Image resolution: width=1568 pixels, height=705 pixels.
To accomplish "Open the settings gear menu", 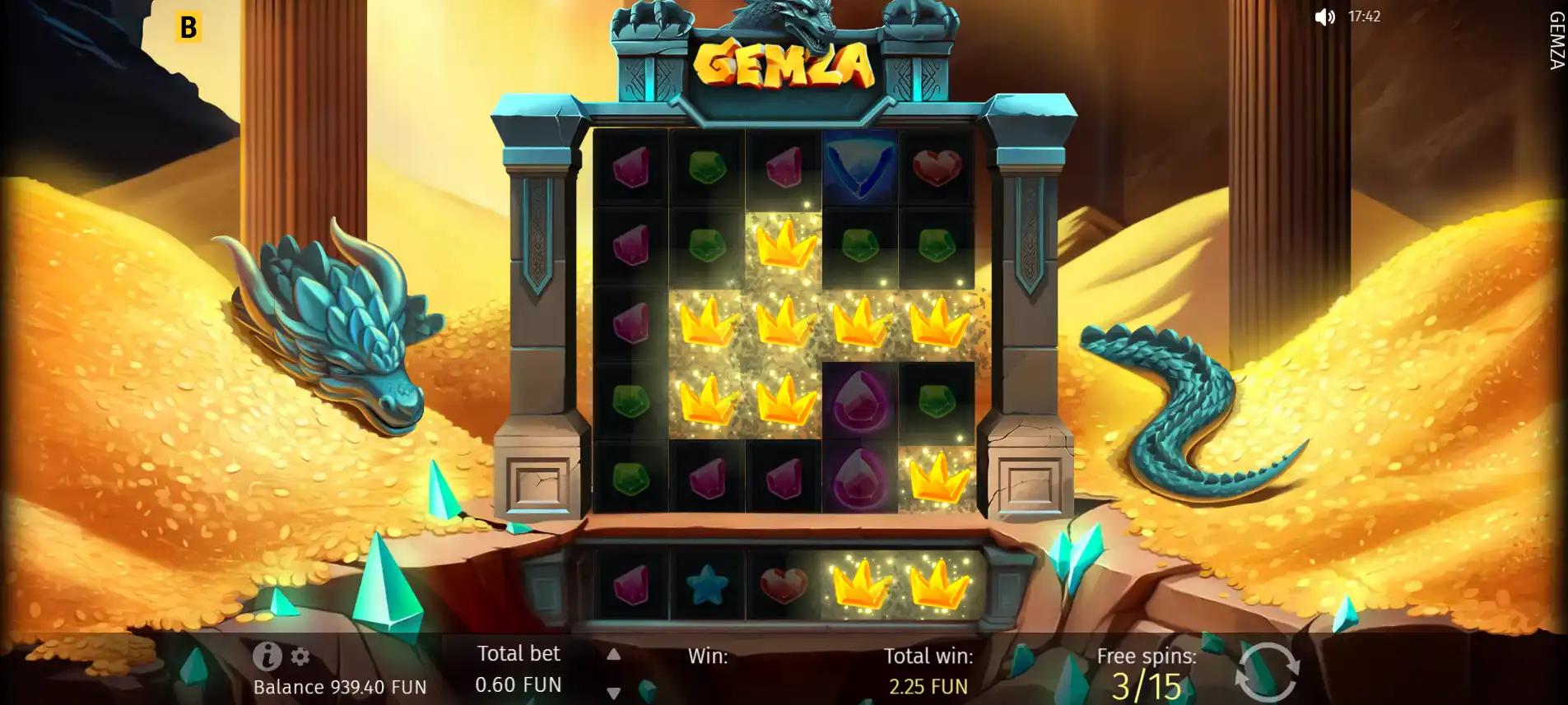I will tap(299, 657).
